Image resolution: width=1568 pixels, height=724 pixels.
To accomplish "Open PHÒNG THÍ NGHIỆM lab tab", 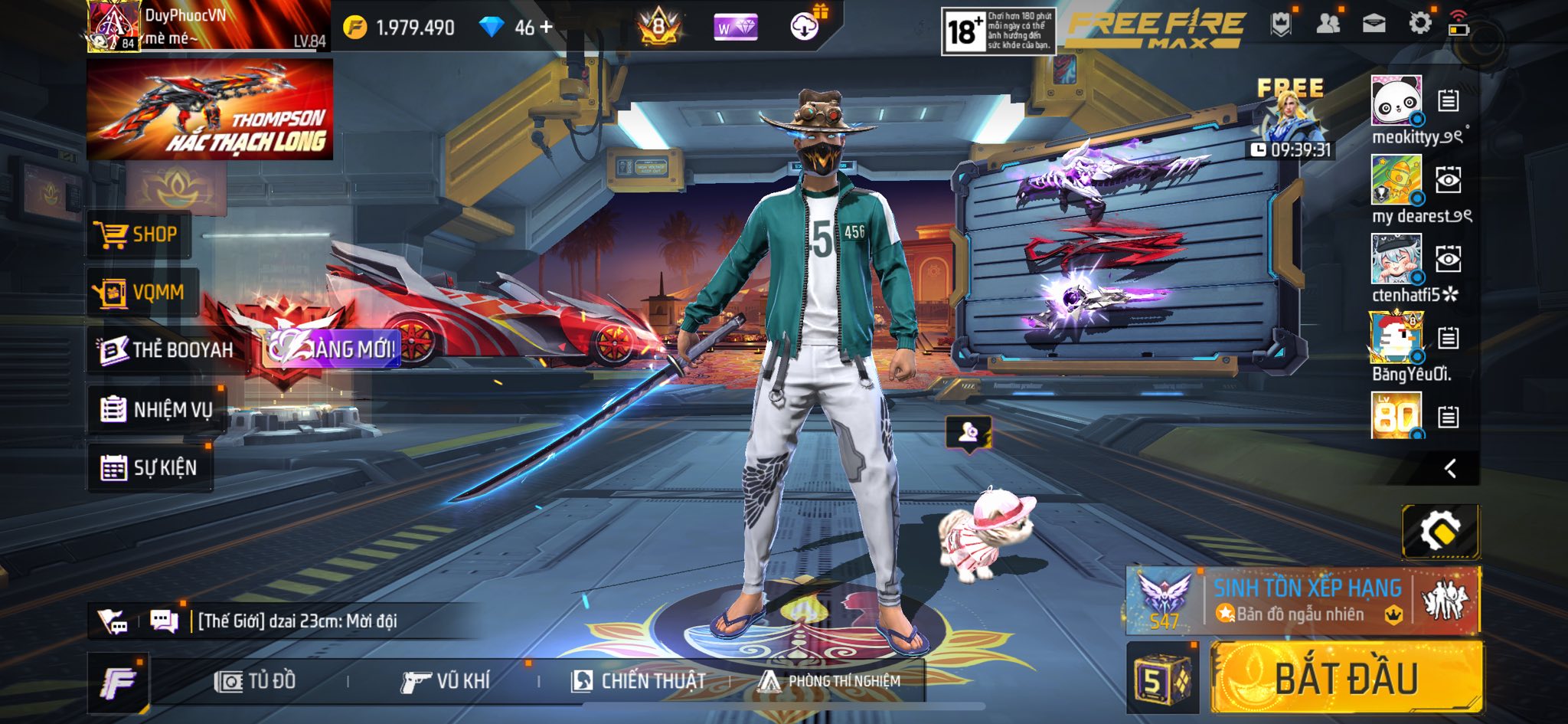I will (830, 680).
